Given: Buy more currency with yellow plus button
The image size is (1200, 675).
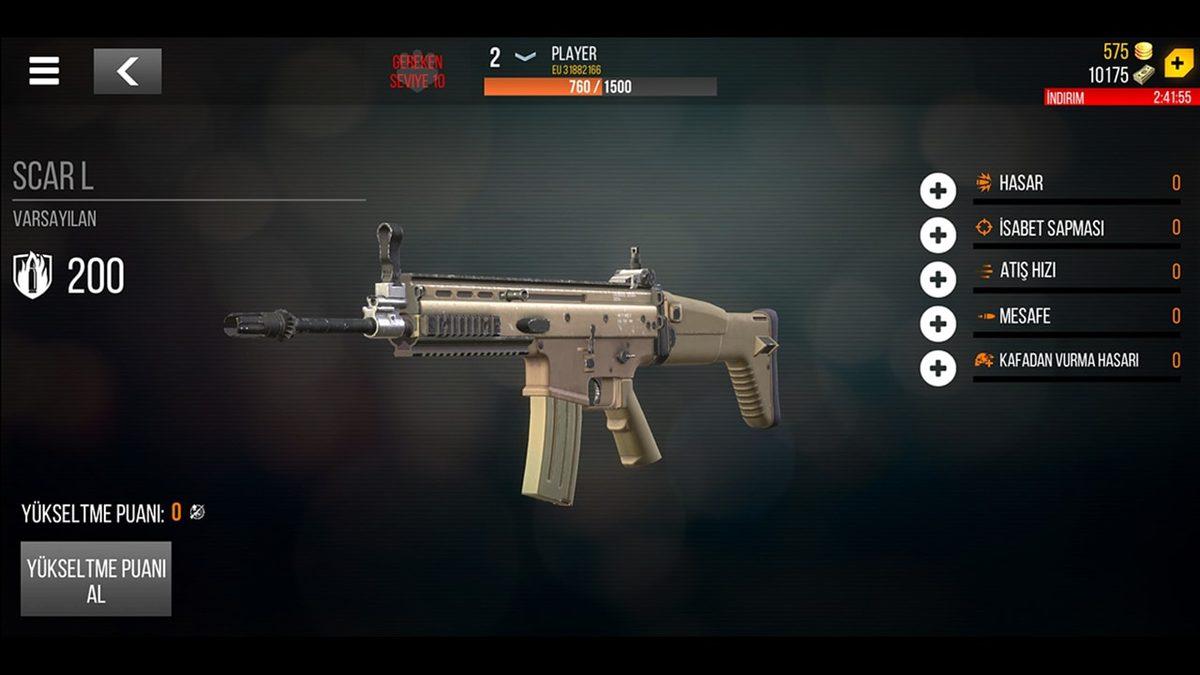Looking at the screenshot, I should coord(1178,63).
